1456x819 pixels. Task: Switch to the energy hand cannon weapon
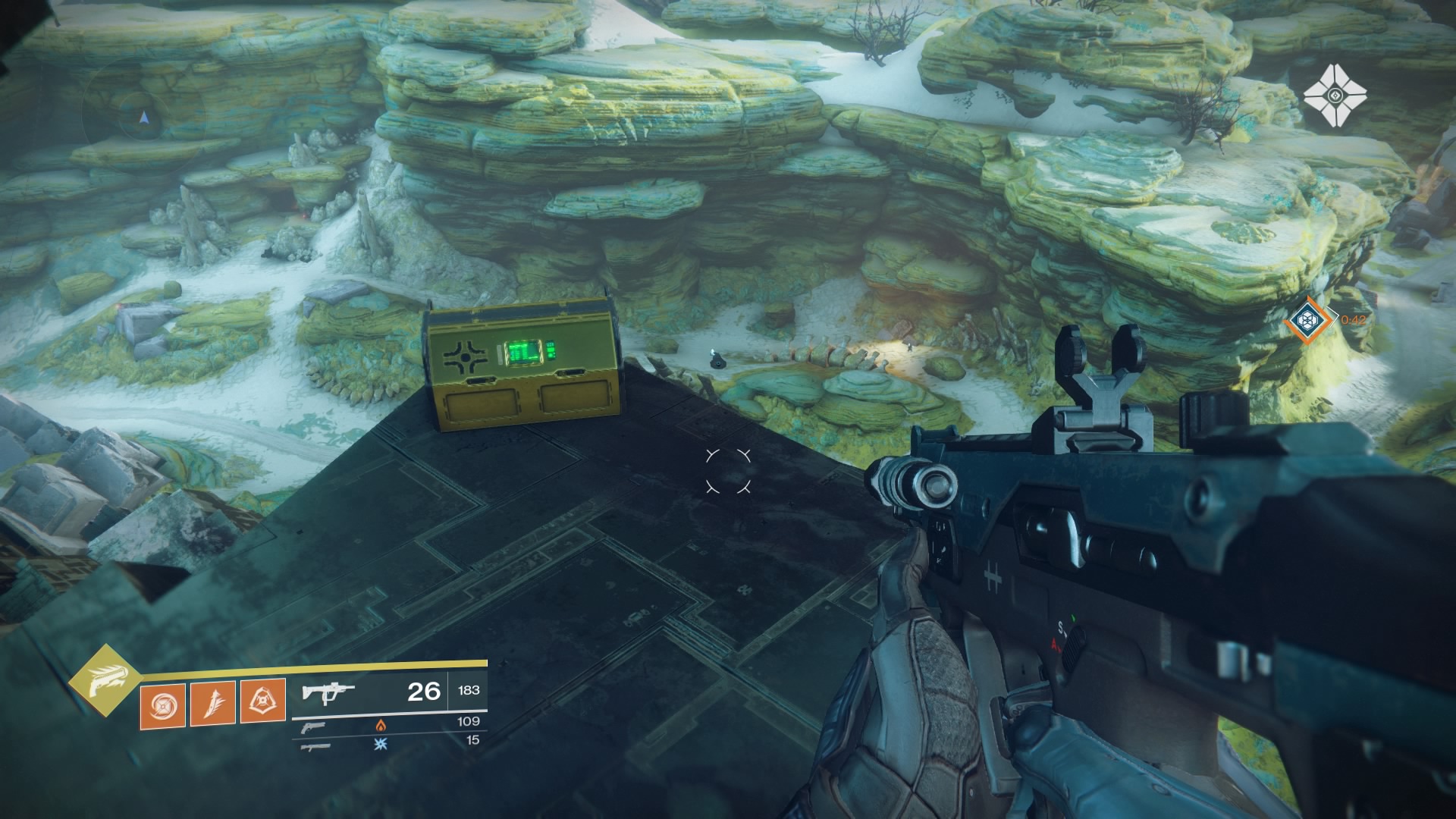coord(313,726)
